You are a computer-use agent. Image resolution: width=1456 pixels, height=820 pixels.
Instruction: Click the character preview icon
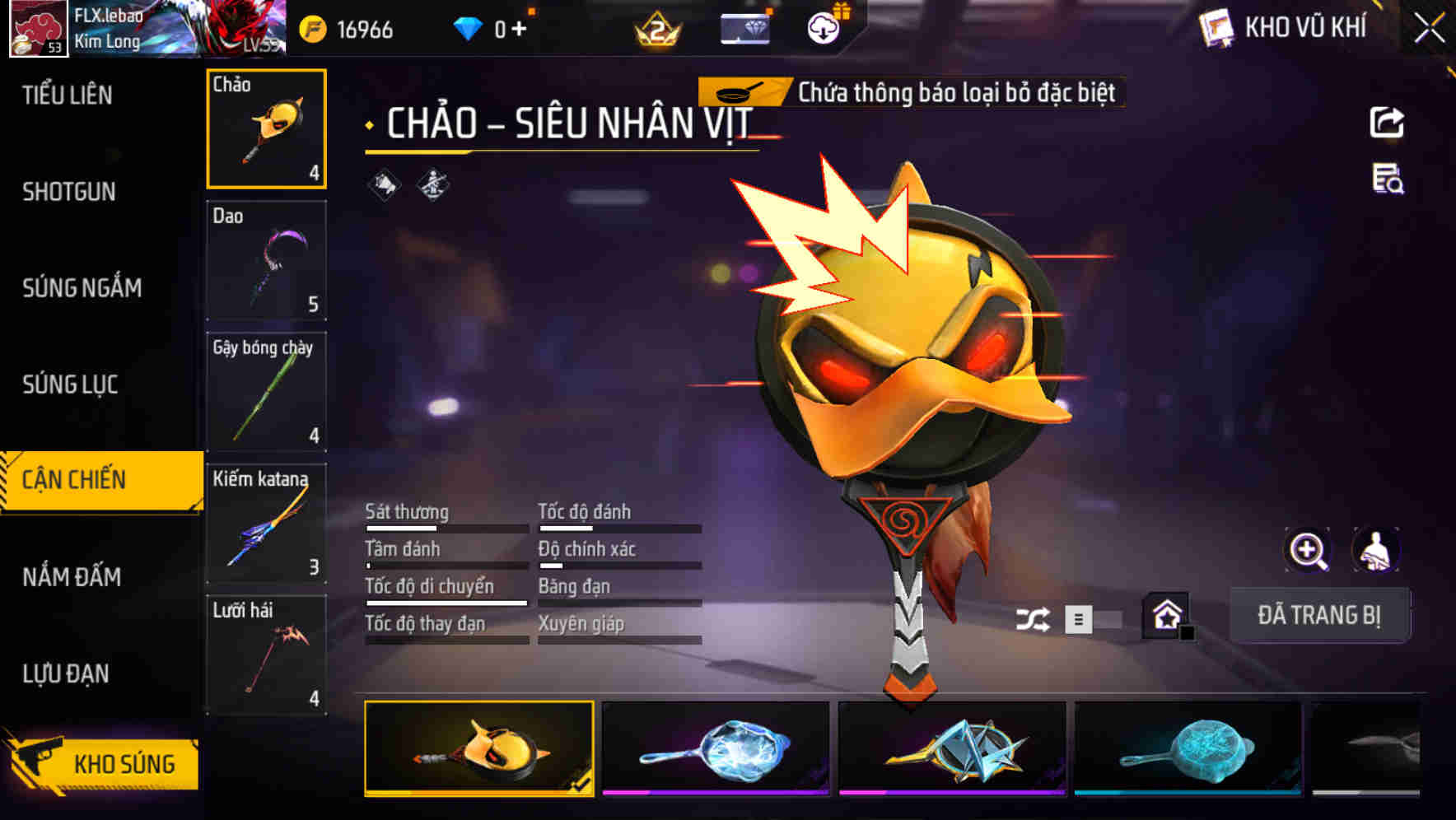(1374, 551)
